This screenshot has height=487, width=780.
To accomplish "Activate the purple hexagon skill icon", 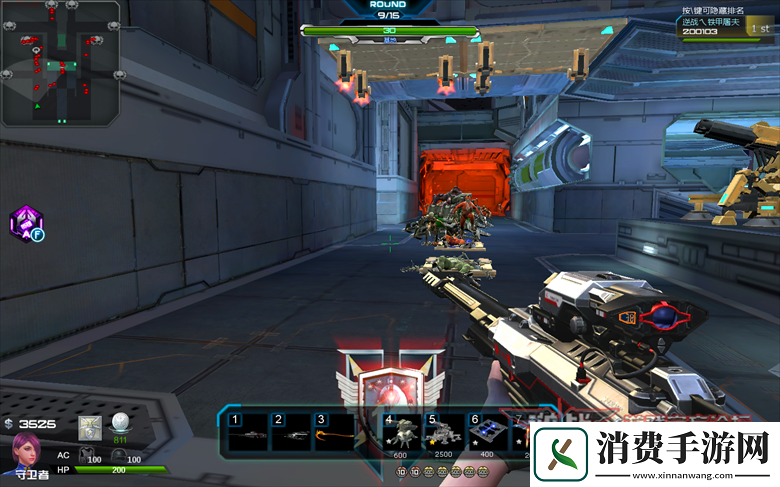I will (x=25, y=224).
